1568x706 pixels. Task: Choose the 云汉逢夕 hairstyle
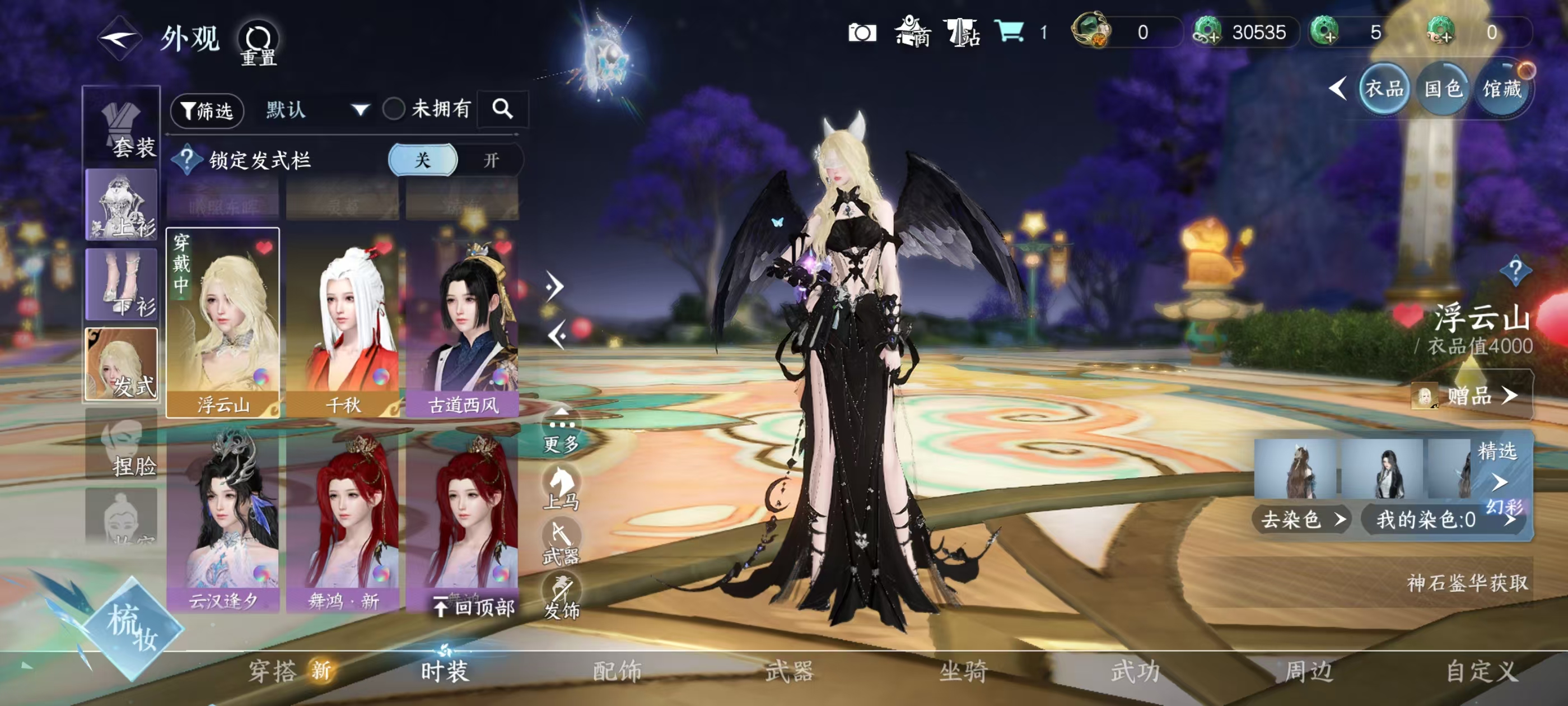pos(223,521)
